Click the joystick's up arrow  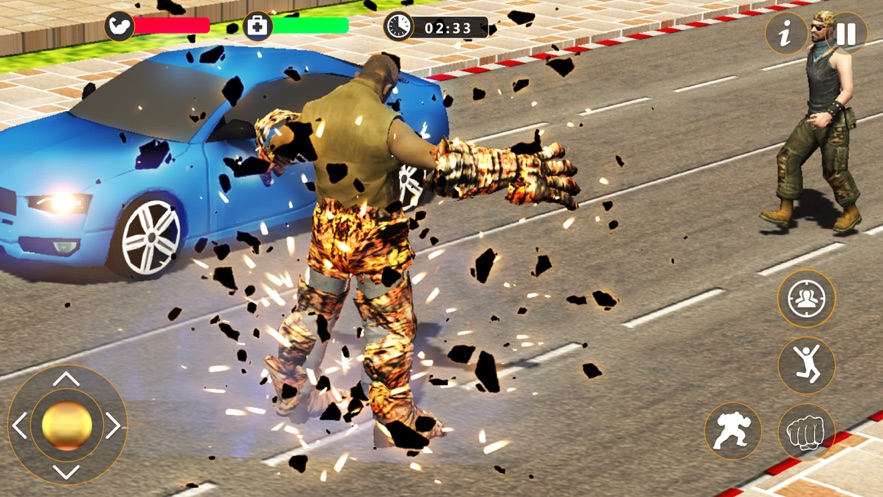[66, 379]
